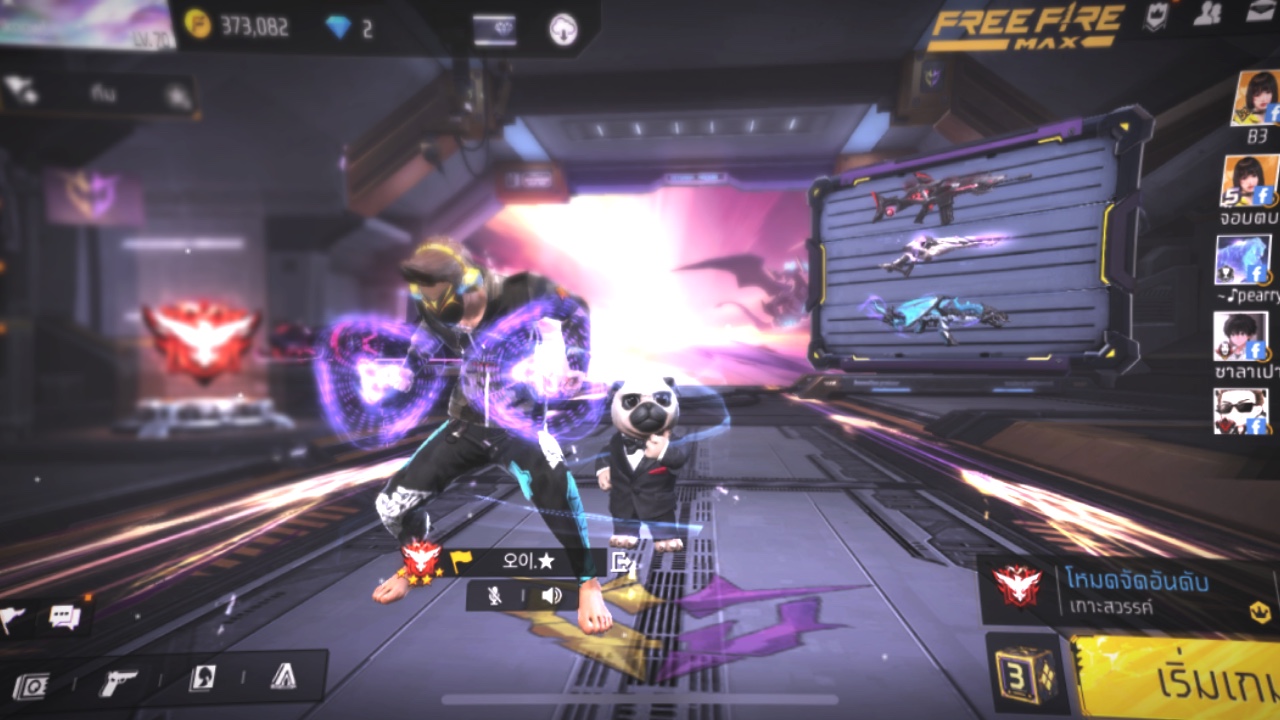
Task: Open the player profile banner
Action: (x=87, y=24)
